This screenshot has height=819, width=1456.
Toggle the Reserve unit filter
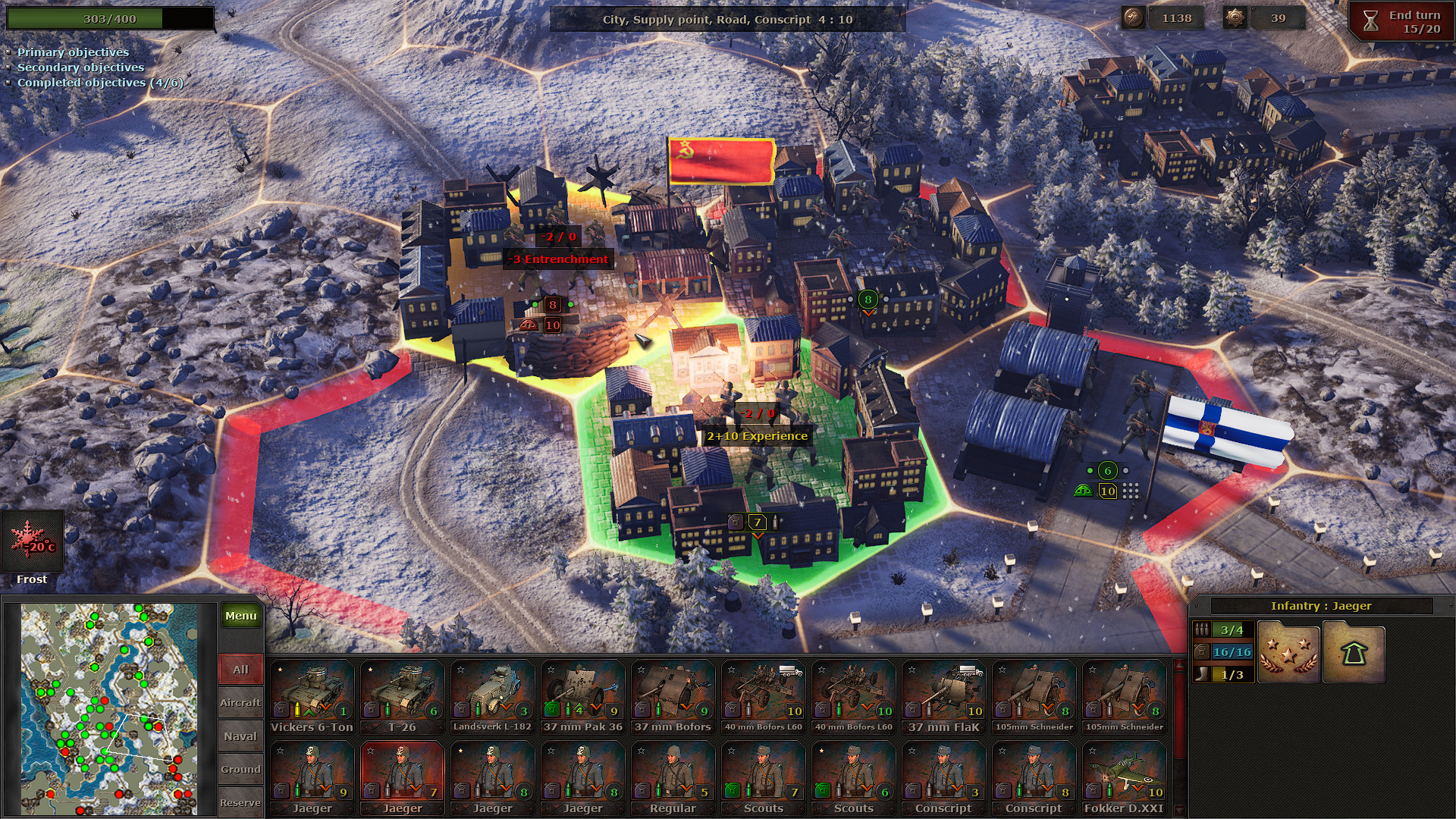[x=240, y=802]
